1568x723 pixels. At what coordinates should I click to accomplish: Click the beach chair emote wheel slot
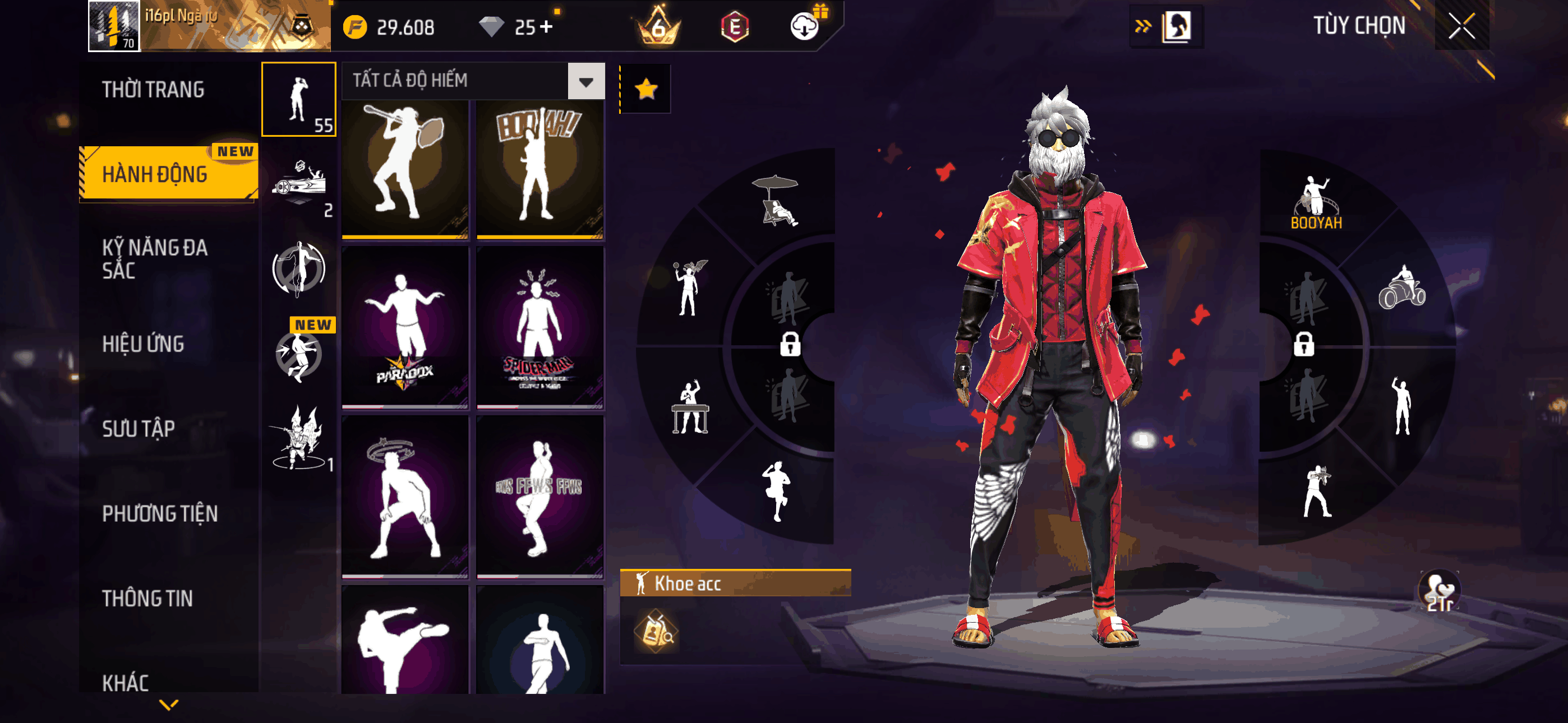tap(776, 201)
